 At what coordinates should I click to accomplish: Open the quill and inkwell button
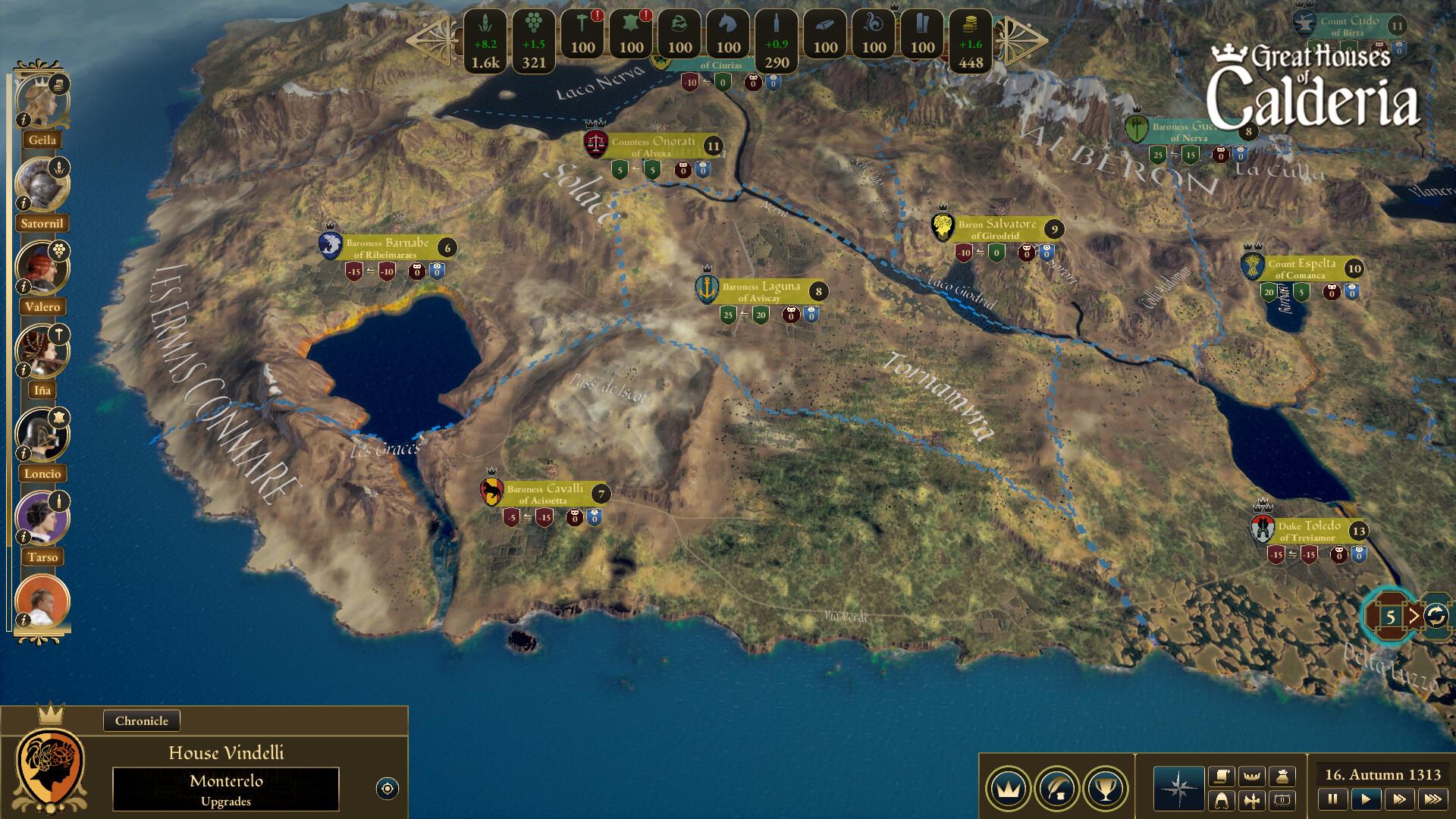pyautogui.click(x=1057, y=789)
